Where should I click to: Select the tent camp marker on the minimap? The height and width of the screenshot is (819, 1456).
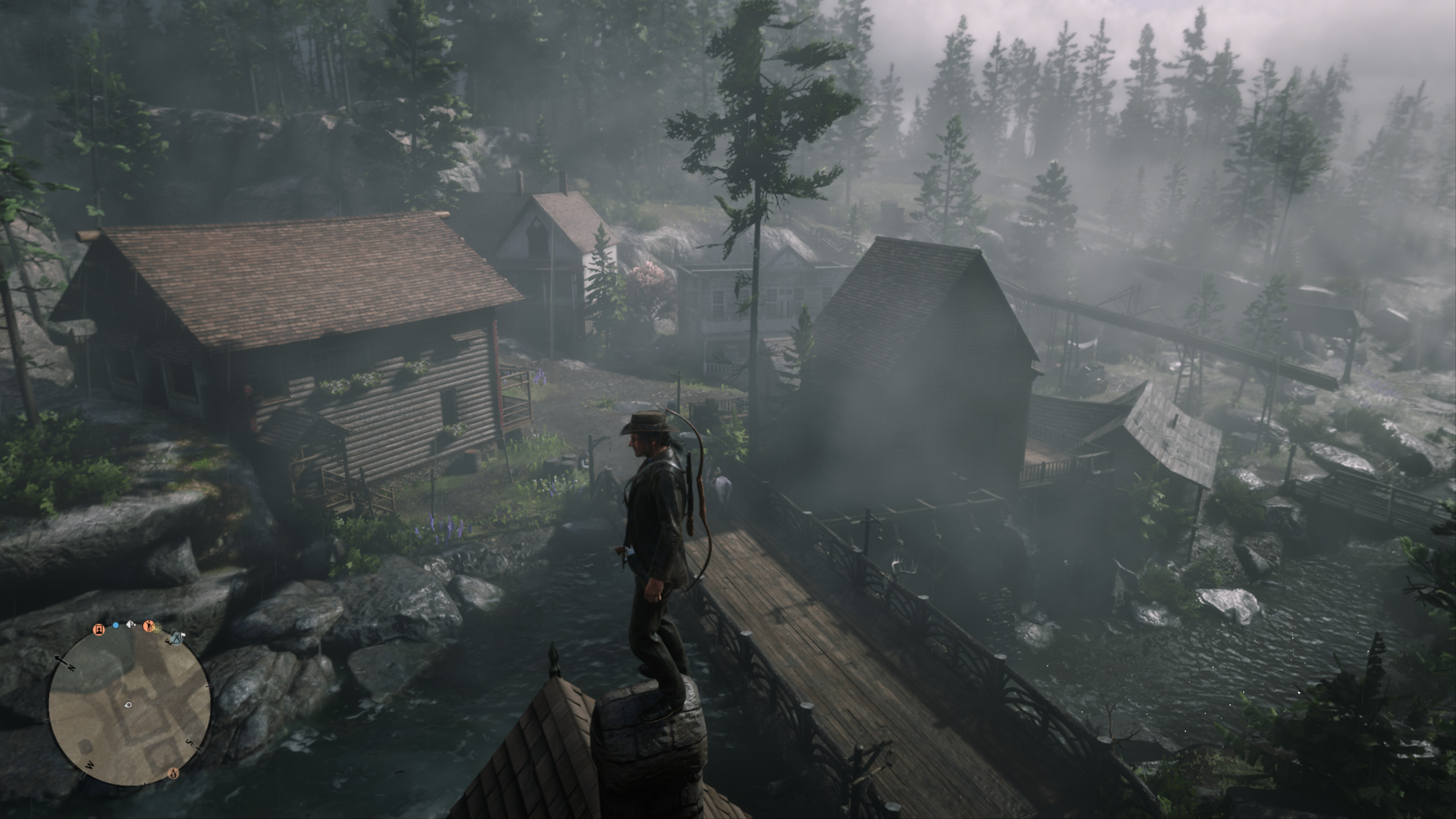[176, 639]
